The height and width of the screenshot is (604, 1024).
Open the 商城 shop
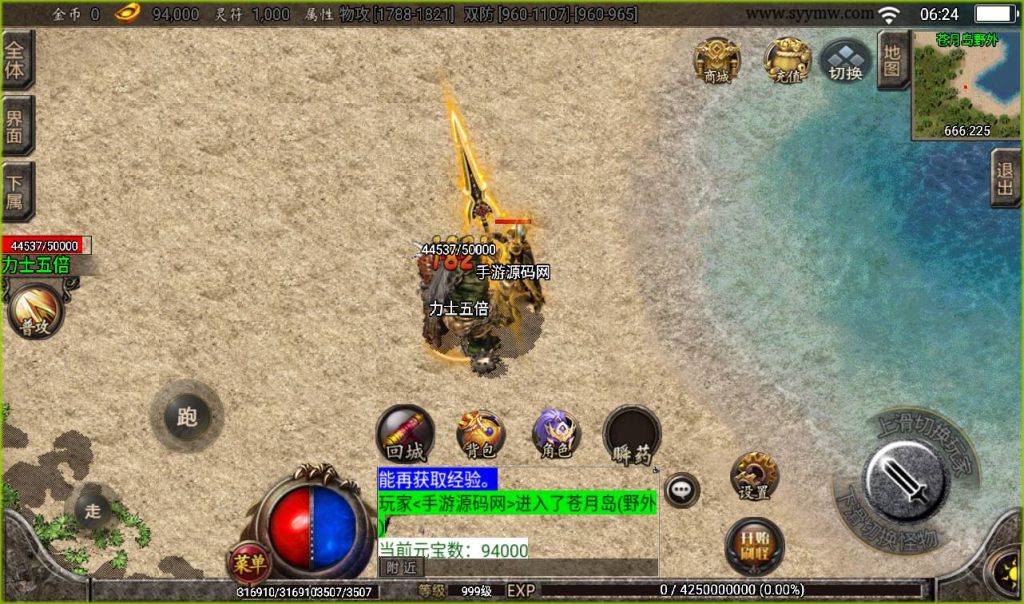(x=717, y=61)
